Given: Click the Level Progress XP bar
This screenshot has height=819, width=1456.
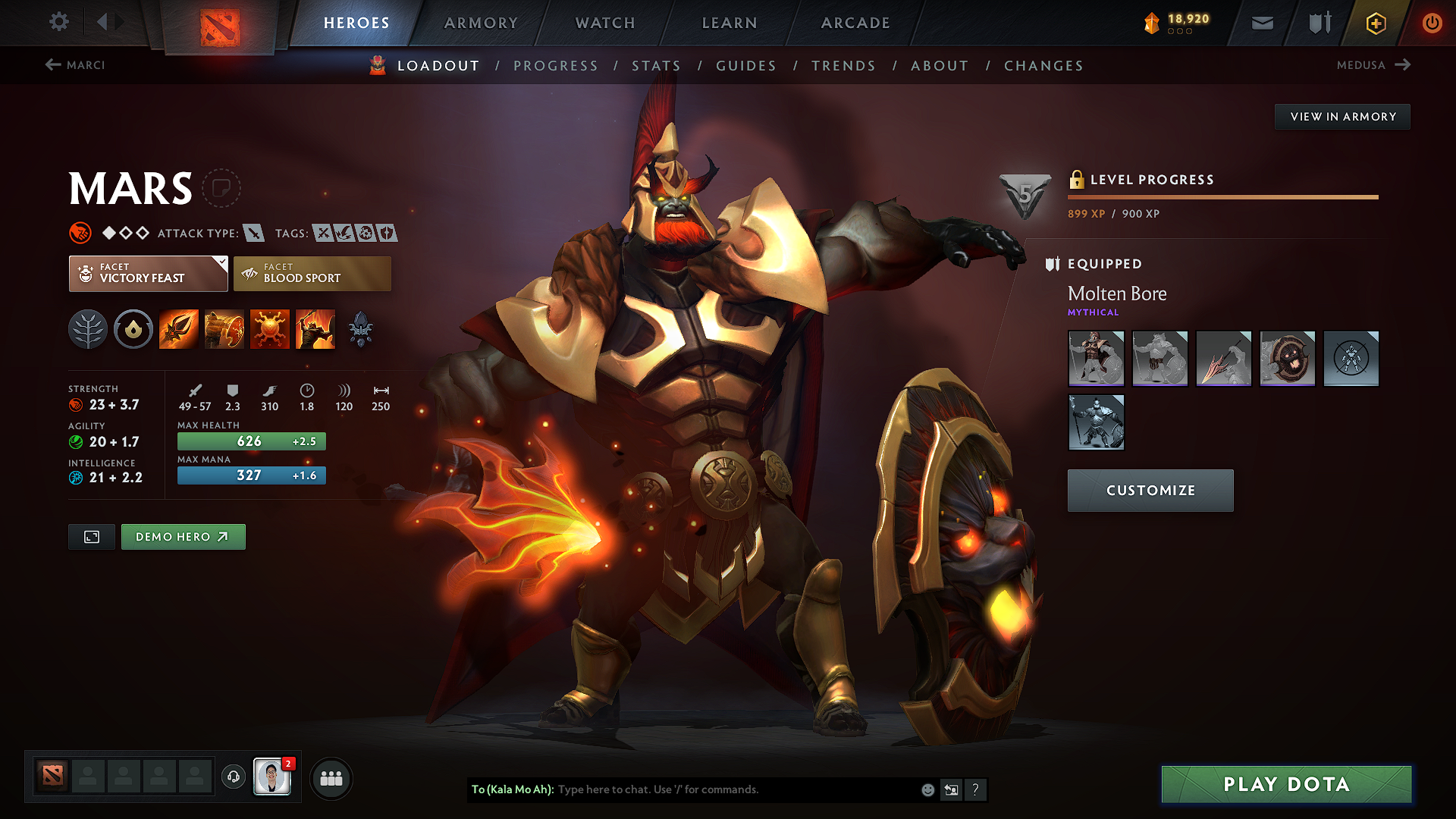Looking at the screenshot, I should point(1222,196).
